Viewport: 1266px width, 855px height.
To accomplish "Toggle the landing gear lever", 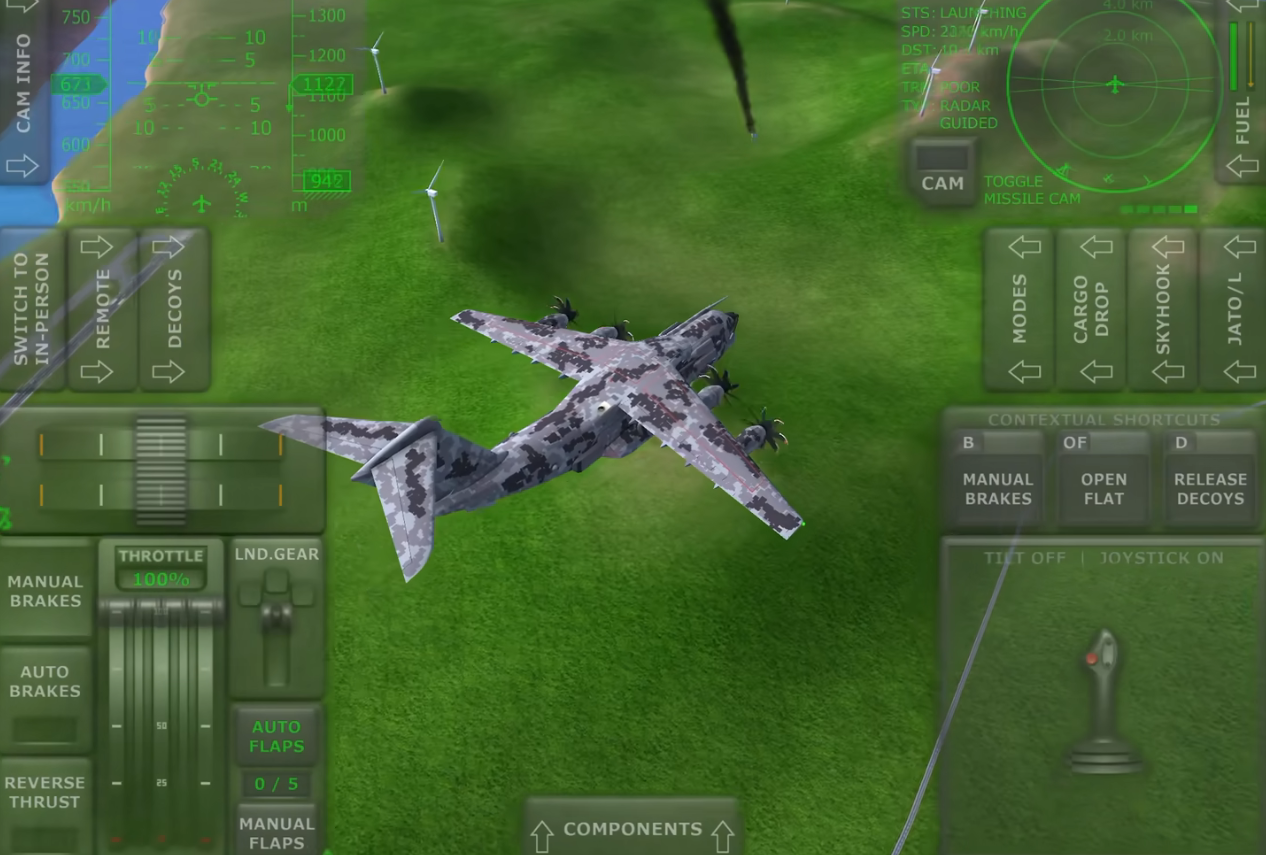I will pyautogui.click(x=276, y=618).
